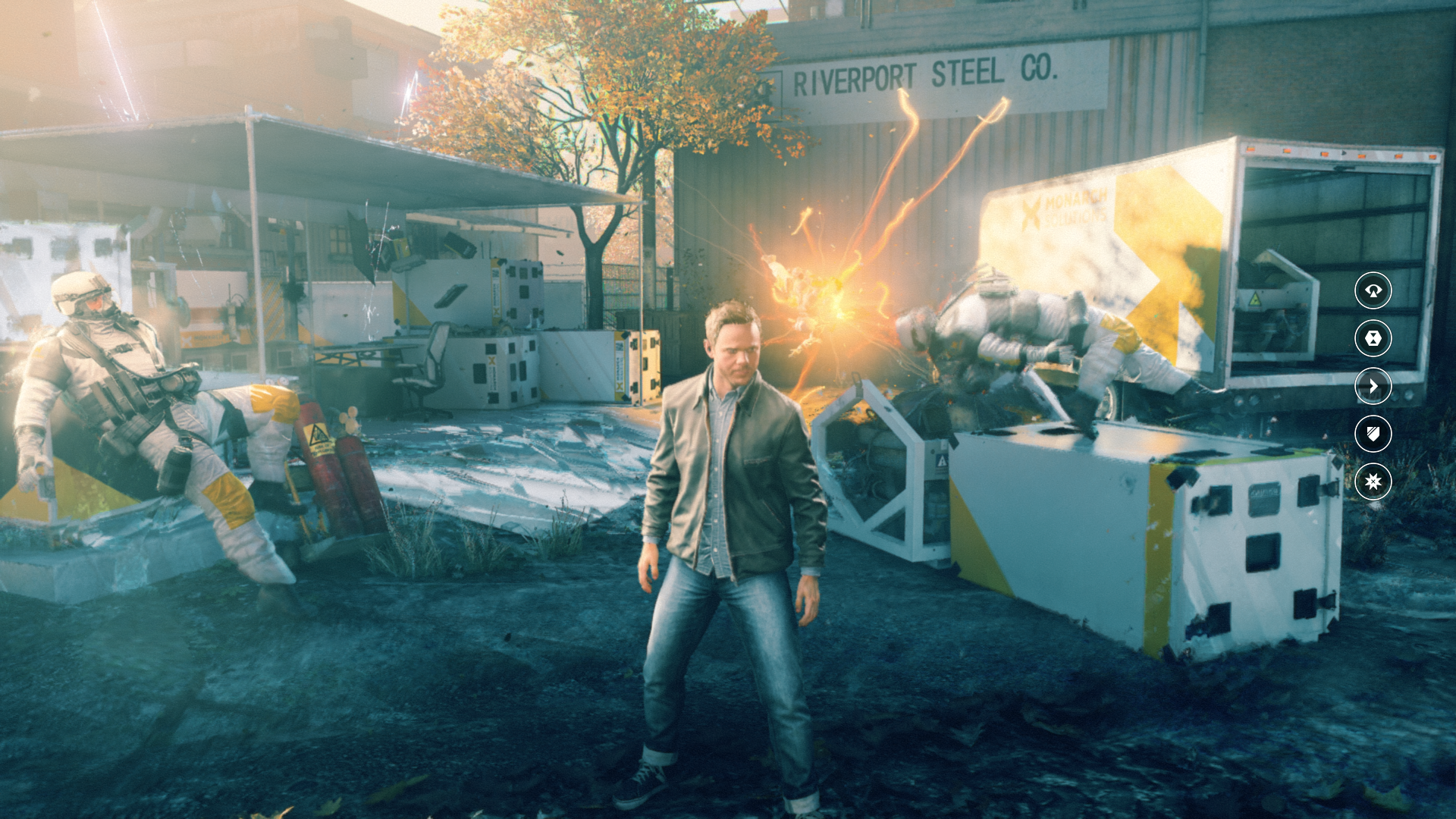Activate the Time Vision eye ability icon
1456x819 pixels.
1373,290
